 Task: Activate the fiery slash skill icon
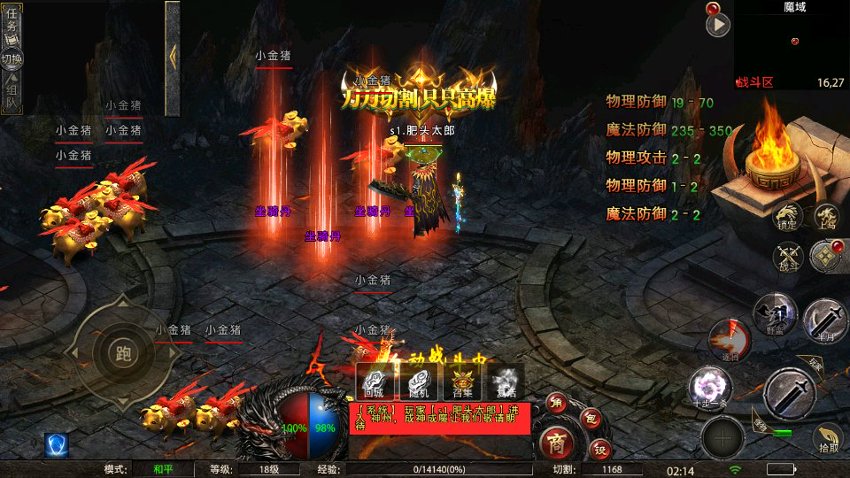click(730, 340)
